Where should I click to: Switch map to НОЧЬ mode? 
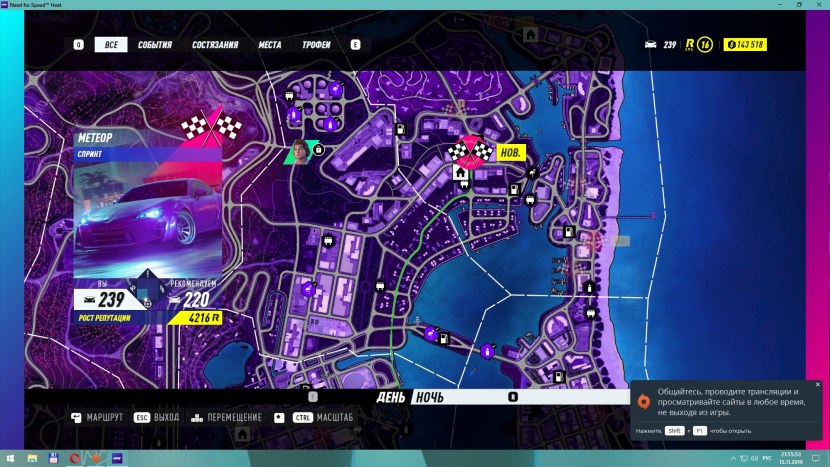point(430,397)
